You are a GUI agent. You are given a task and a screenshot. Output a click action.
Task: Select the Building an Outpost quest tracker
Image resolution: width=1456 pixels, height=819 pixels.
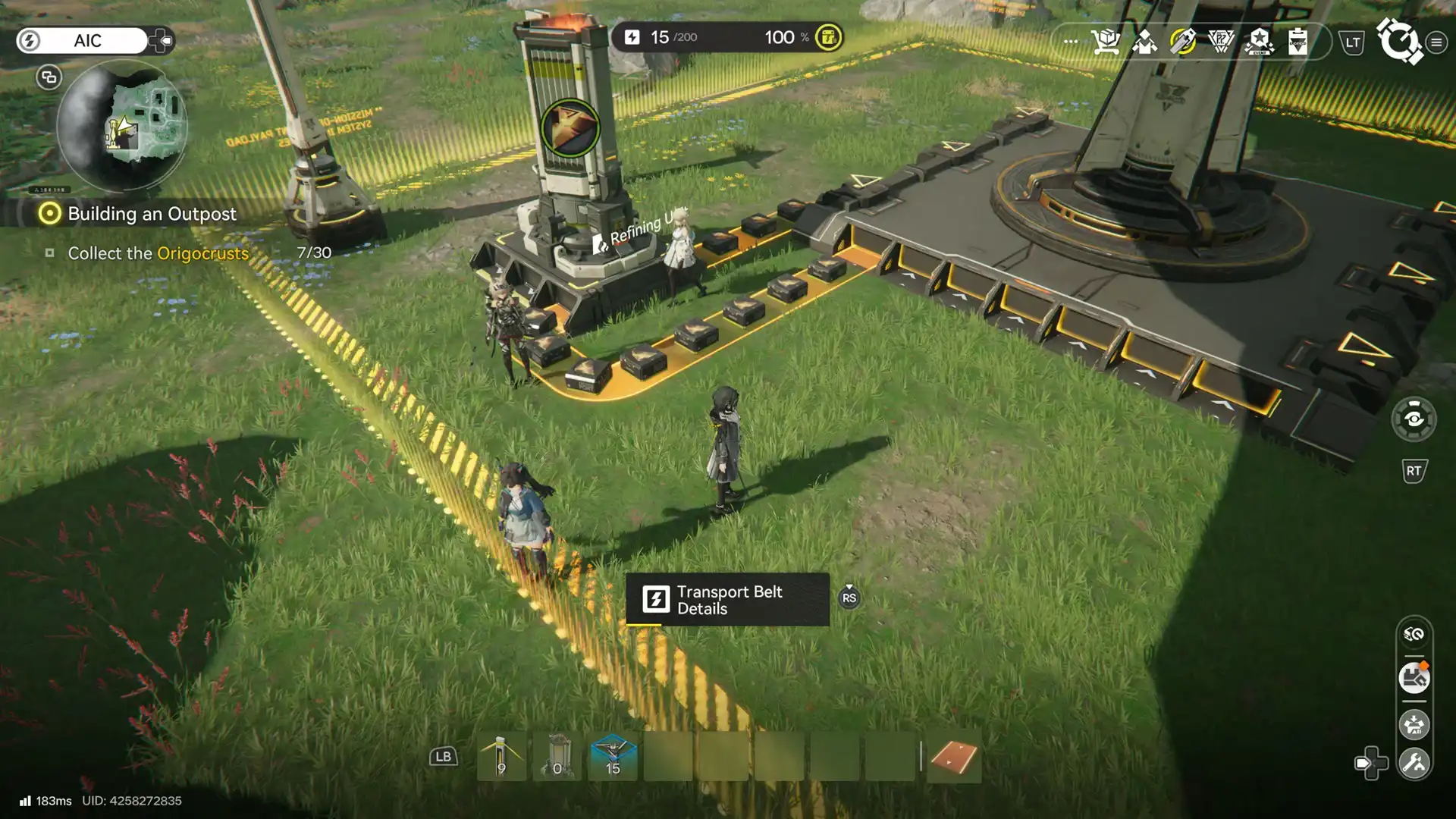click(152, 214)
